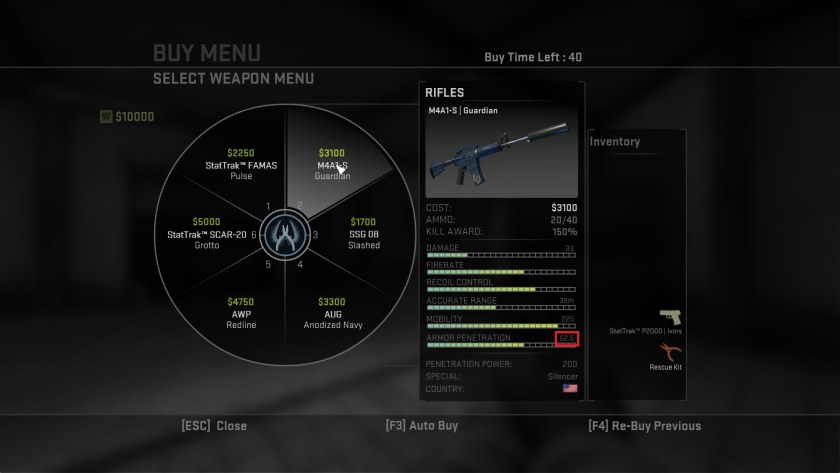
Task: Use Re-Buy Previous
Action: 645,425
